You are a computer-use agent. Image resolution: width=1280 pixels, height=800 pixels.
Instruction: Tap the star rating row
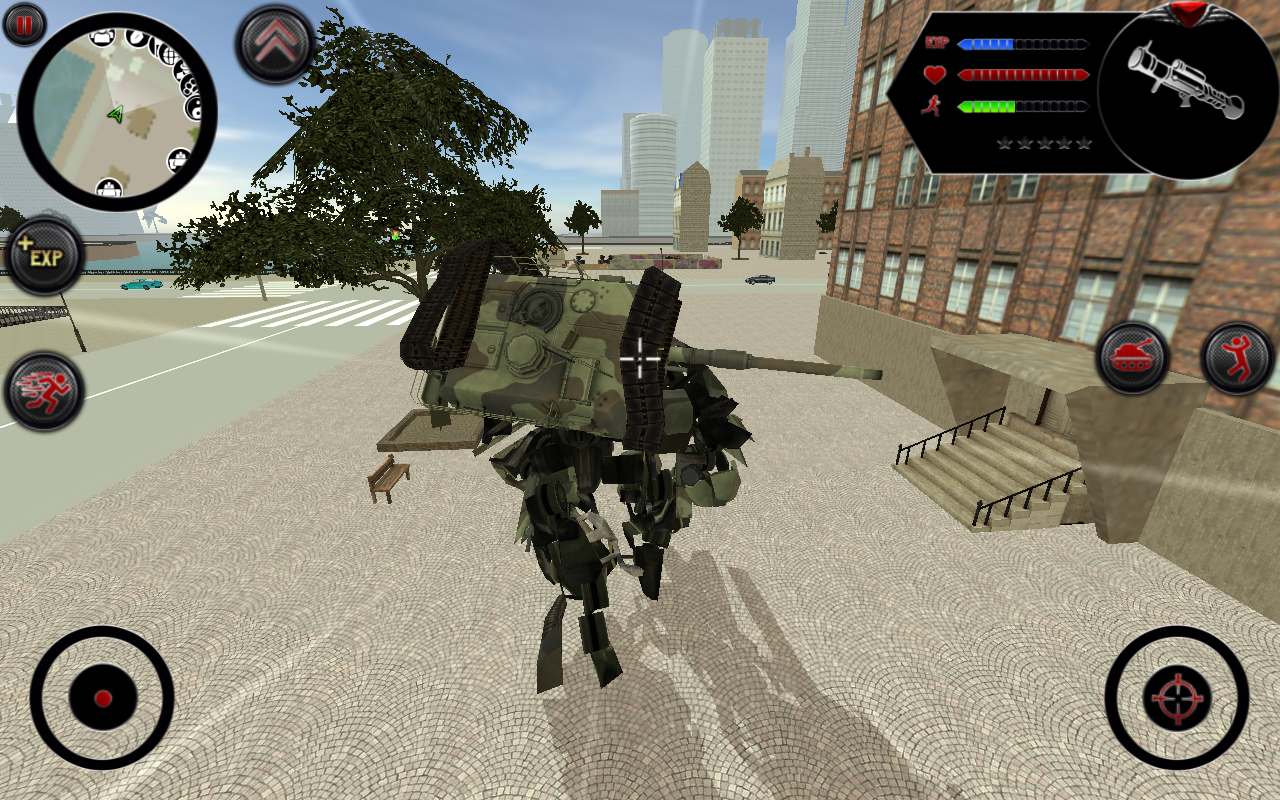tap(1044, 143)
